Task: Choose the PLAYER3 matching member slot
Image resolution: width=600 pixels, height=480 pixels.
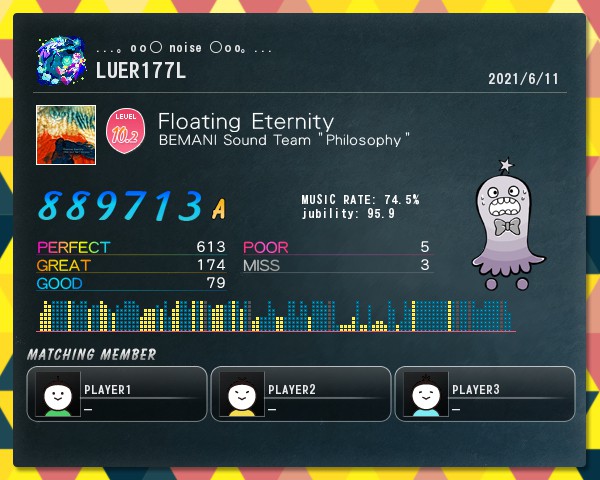Action: [485, 394]
